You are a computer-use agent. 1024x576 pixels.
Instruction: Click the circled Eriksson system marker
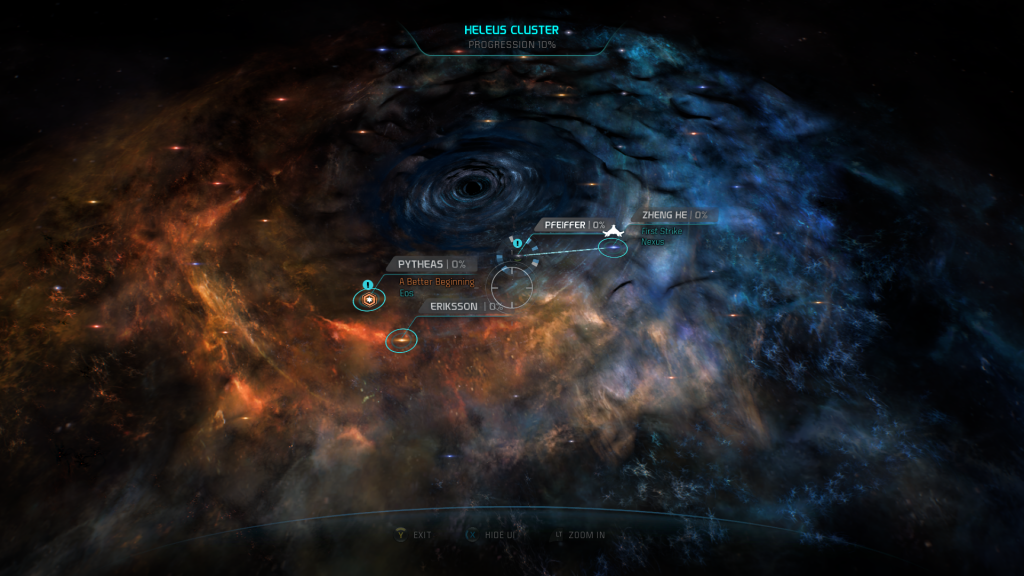[x=401, y=340]
